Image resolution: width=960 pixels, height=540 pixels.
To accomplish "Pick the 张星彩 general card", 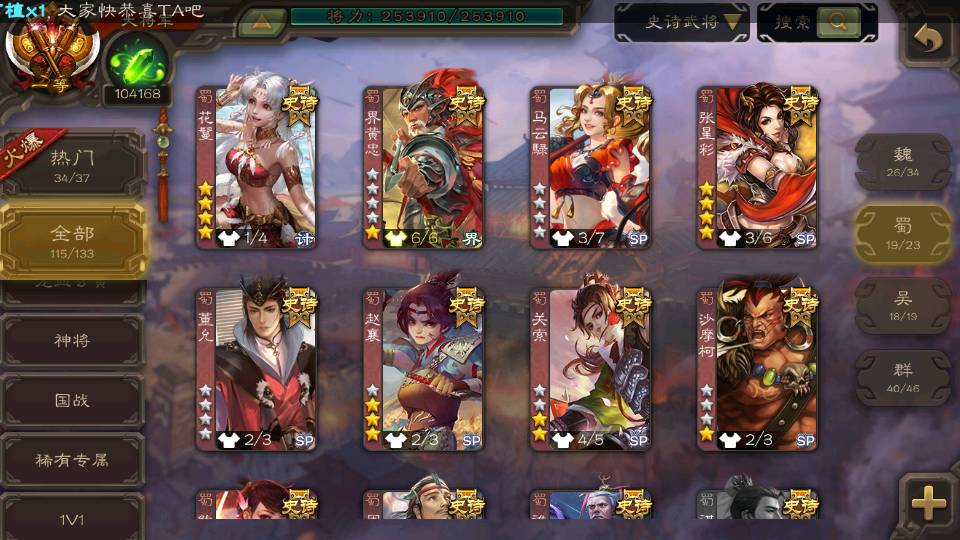I will tap(758, 167).
